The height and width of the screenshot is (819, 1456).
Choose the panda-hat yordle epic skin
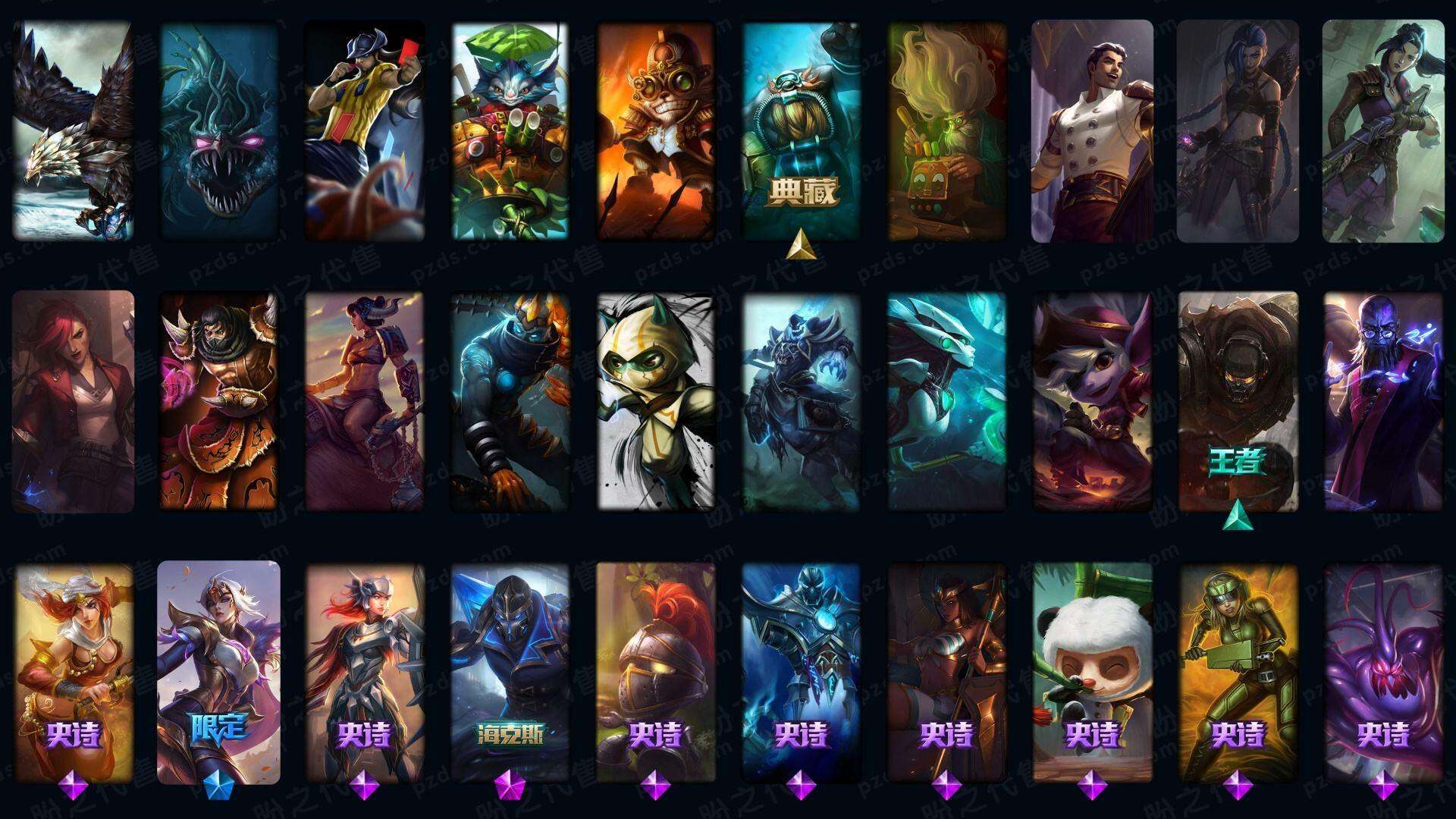[x=1092, y=672]
